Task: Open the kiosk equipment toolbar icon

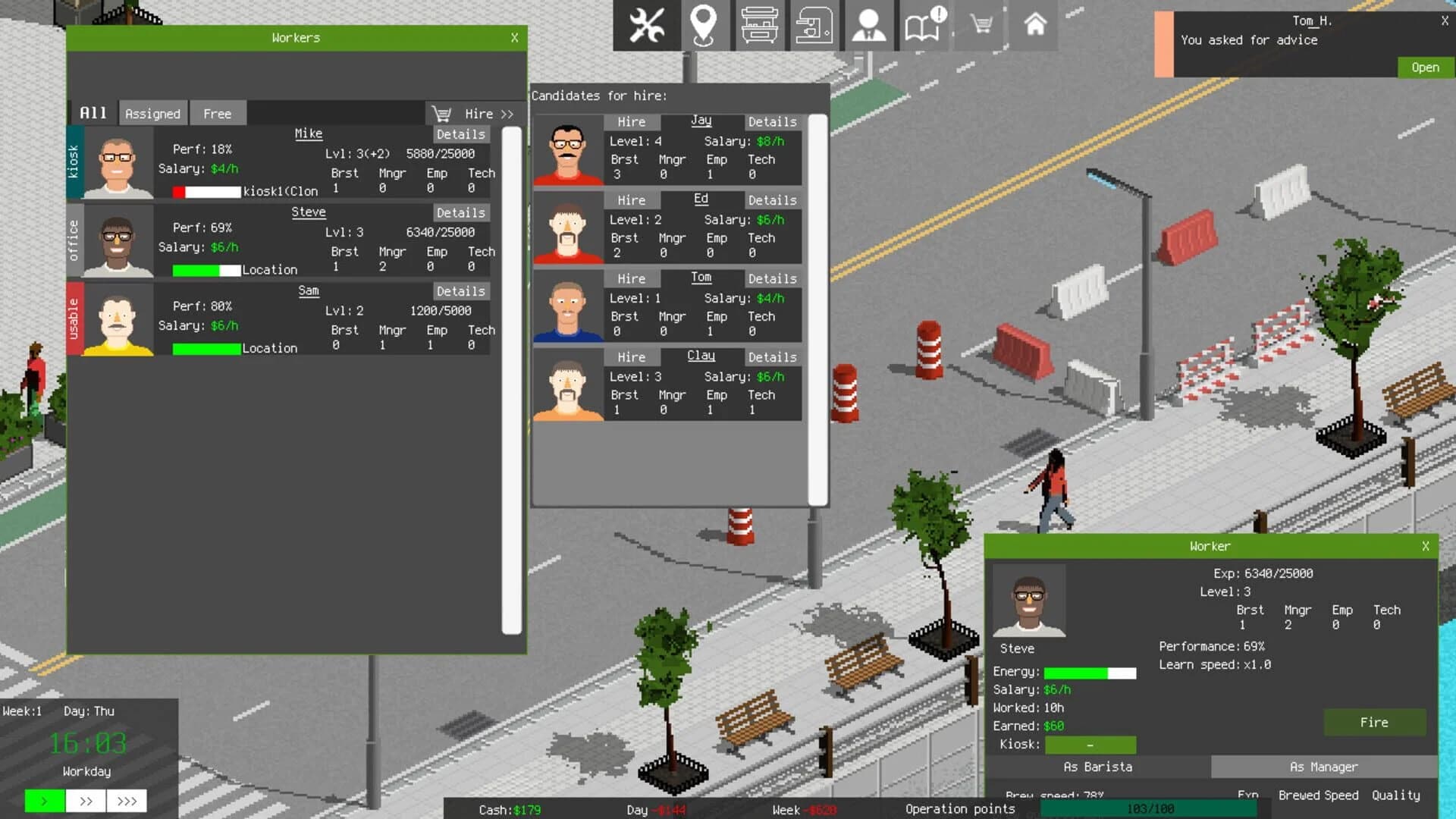Action: 759,25
